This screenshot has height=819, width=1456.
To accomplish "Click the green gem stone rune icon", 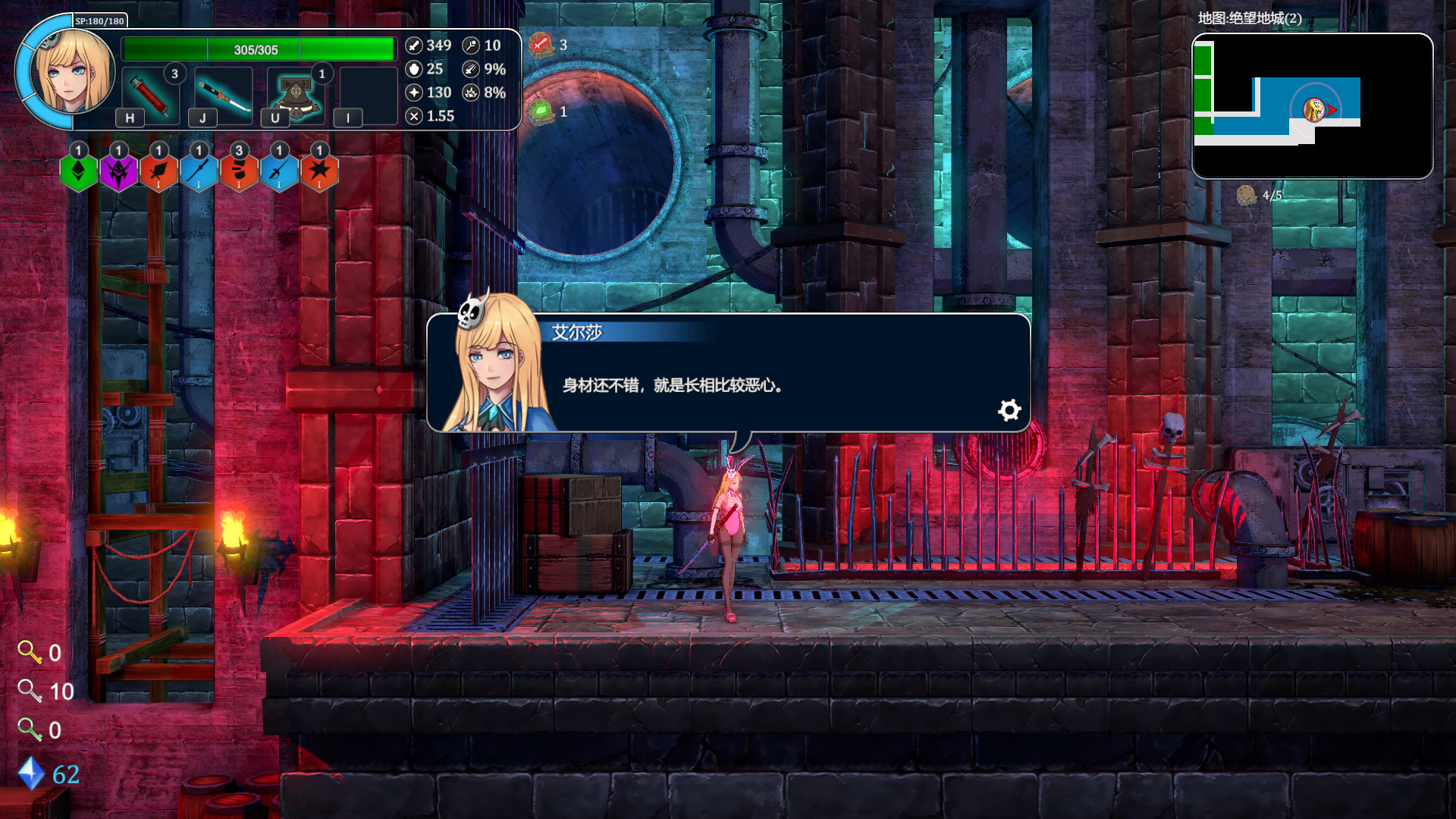I will 541,112.
